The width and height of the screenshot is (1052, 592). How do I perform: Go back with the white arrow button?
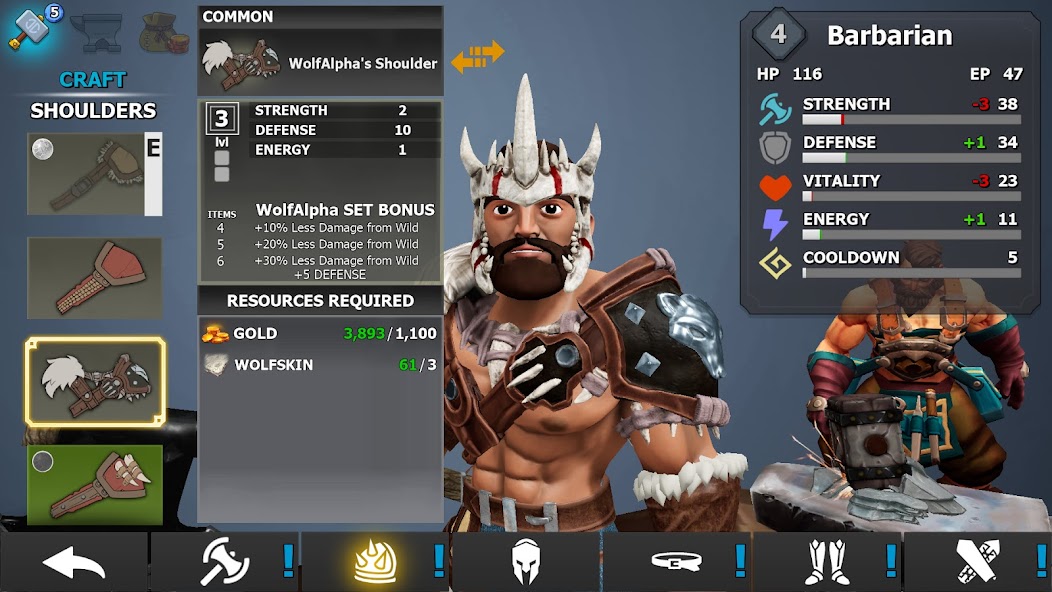[74, 563]
